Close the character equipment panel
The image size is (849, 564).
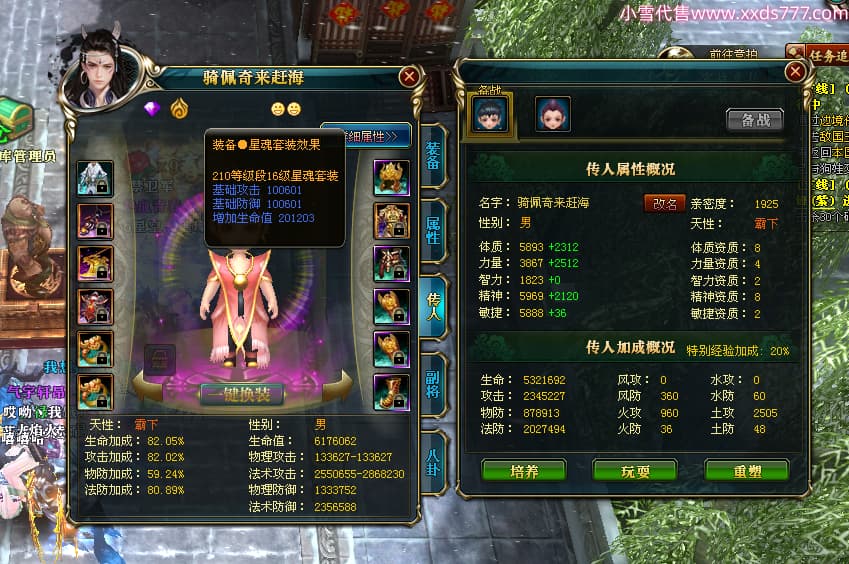pyautogui.click(x=409, y=77)
